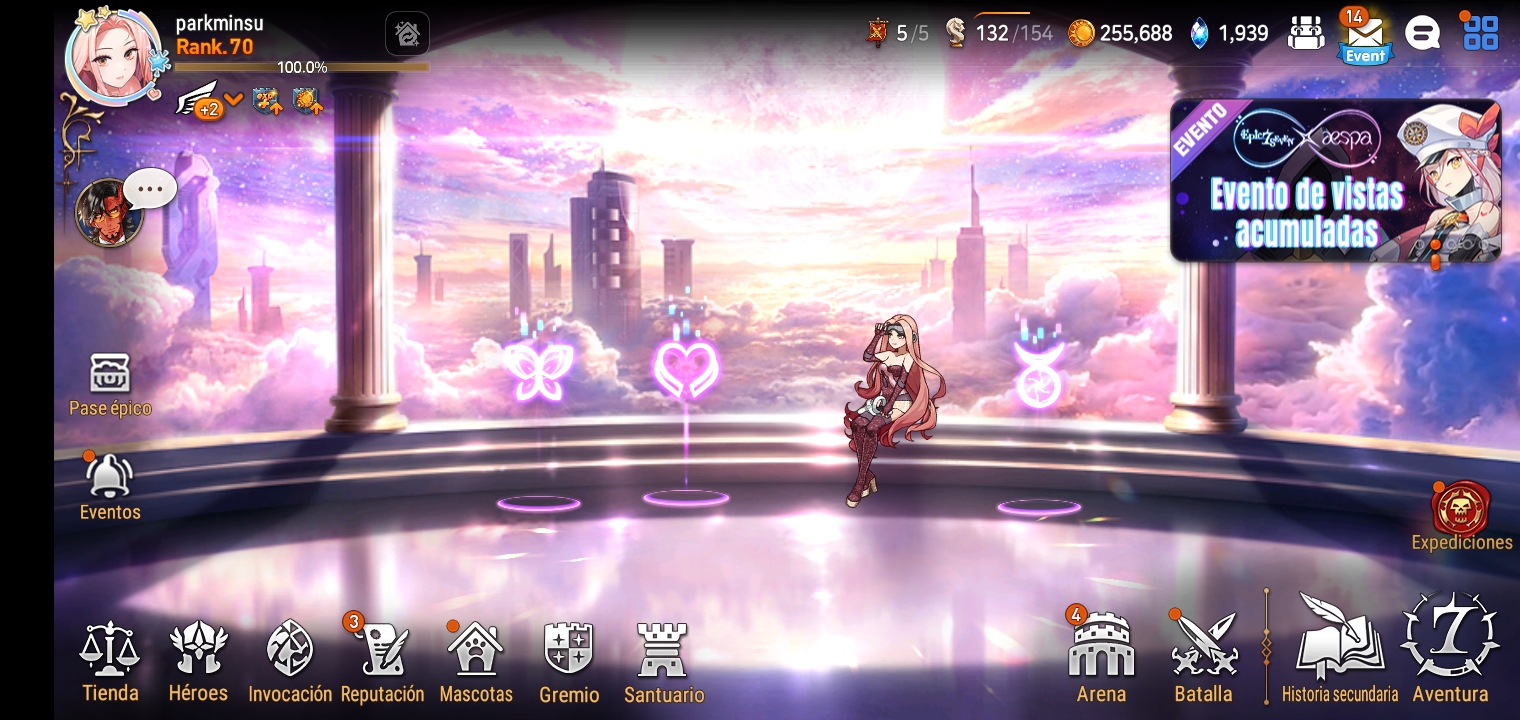Tap the aespa Evento de vistas acumuladas banner
Screen dimensions: 1520x720
point(1335,182)
